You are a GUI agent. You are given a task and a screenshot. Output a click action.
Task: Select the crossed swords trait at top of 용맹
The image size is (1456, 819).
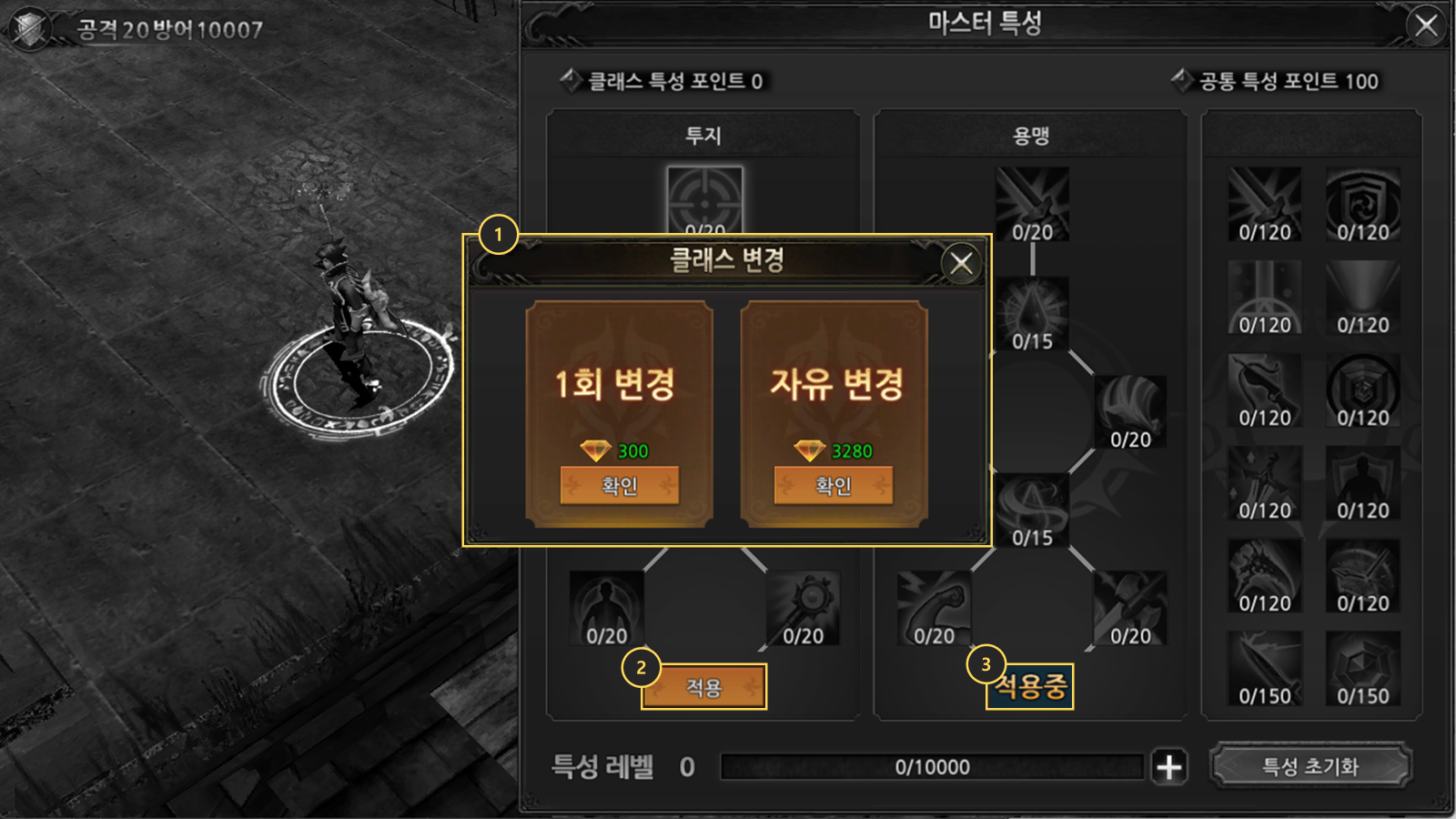click(1032, 203)
